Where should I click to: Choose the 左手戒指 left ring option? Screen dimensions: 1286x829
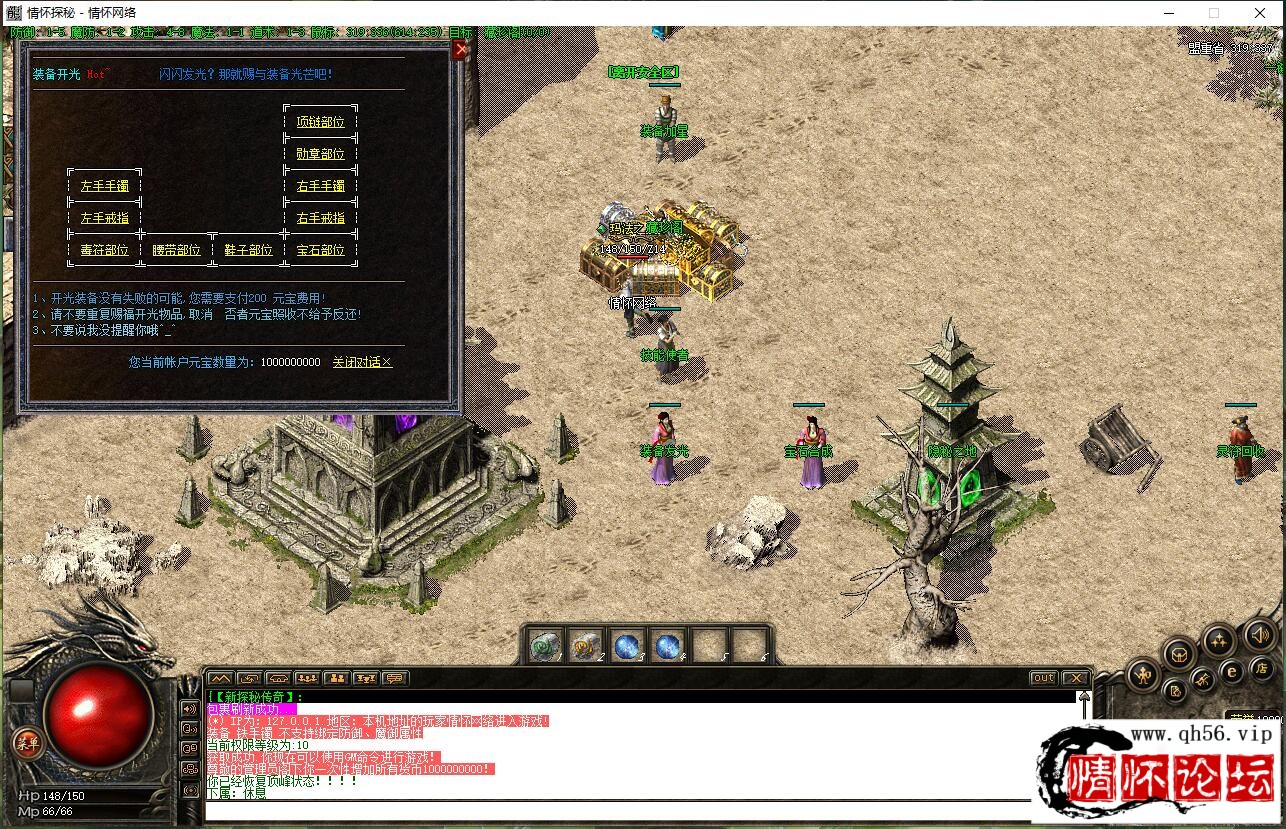[105, 218]
